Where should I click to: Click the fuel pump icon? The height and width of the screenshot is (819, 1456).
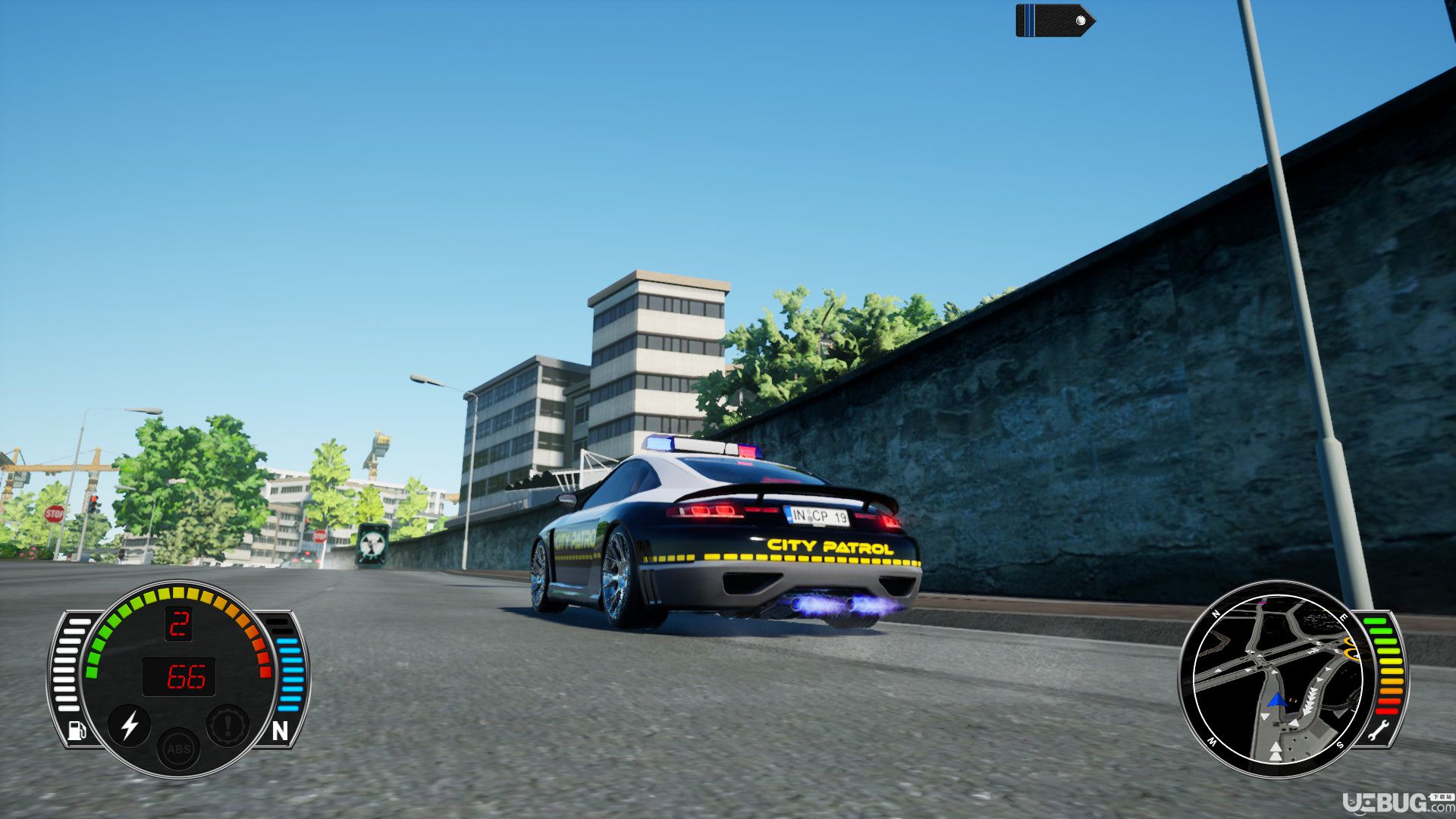77,730
